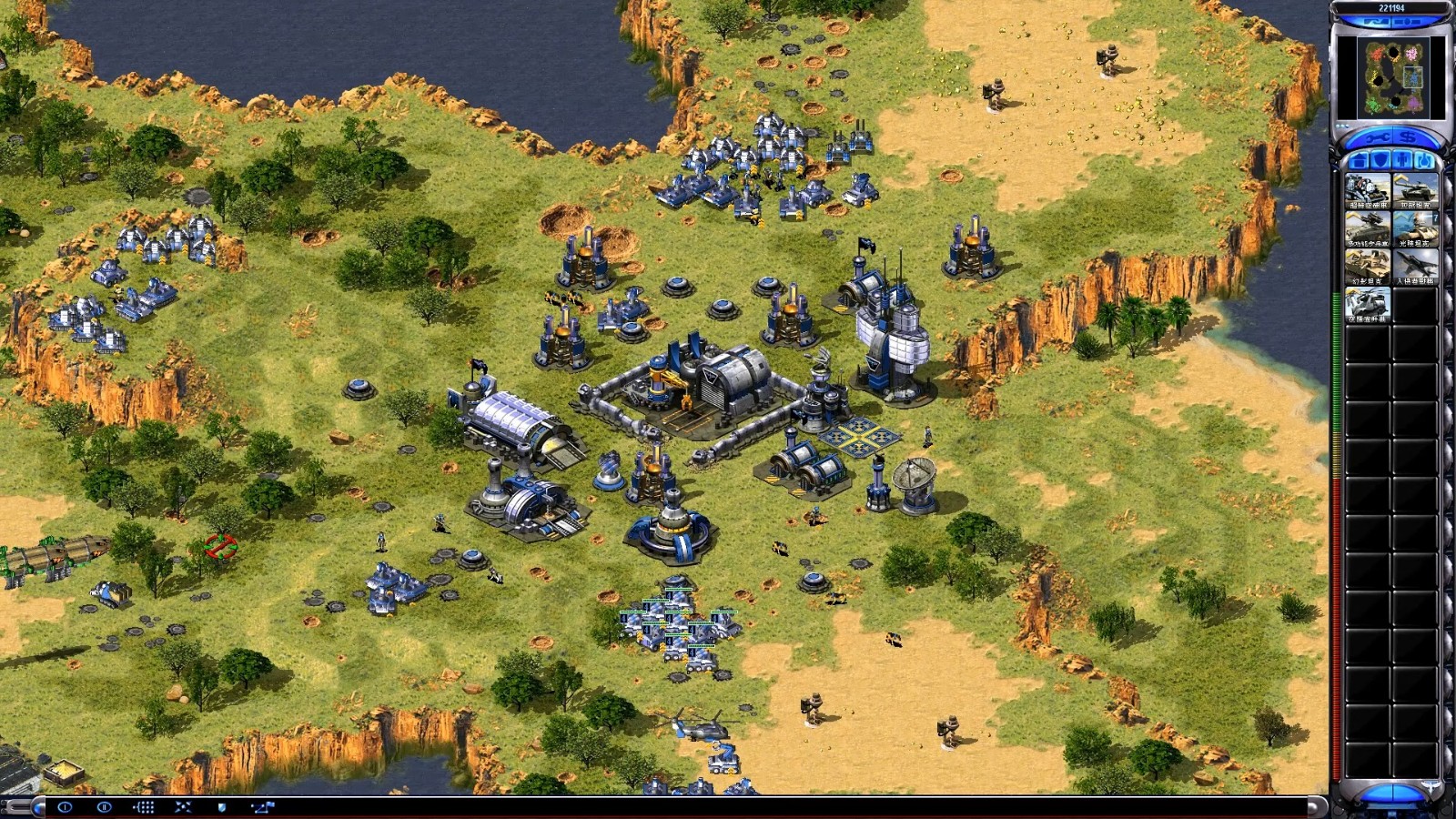Select control team two button
The height and width of the screenshot is (819, 1456).
[x=104, y=807]
